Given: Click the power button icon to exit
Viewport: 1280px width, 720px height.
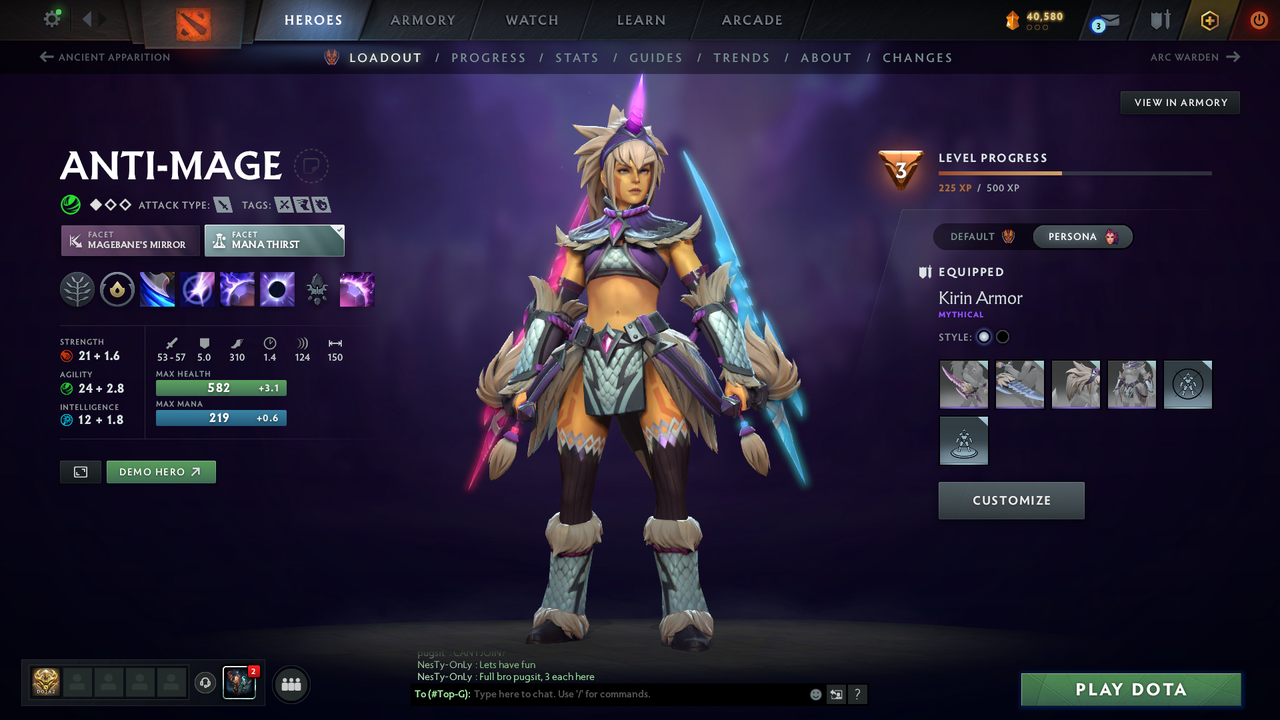Looking at the screenshot, I should (1259, 18).
